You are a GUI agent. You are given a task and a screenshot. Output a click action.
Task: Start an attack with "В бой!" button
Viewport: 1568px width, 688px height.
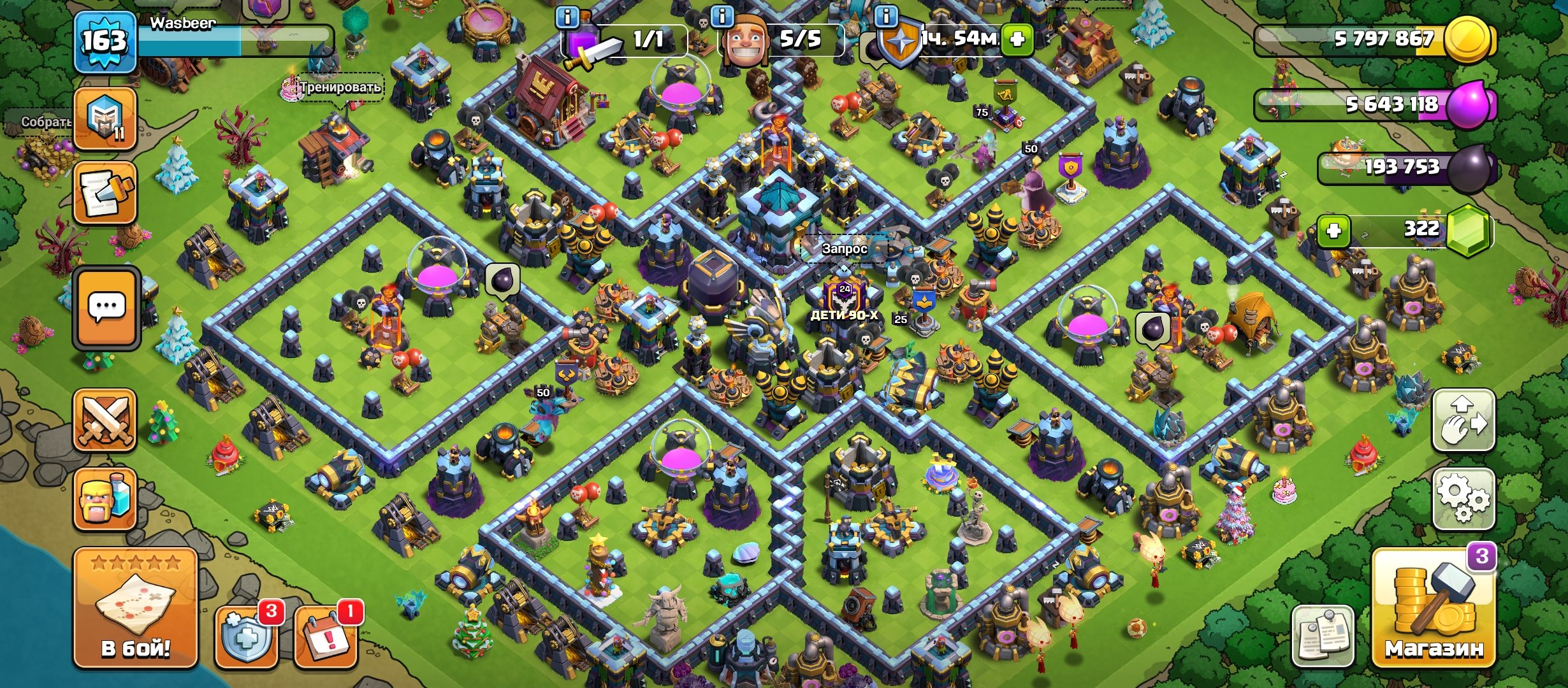point(135,608)
